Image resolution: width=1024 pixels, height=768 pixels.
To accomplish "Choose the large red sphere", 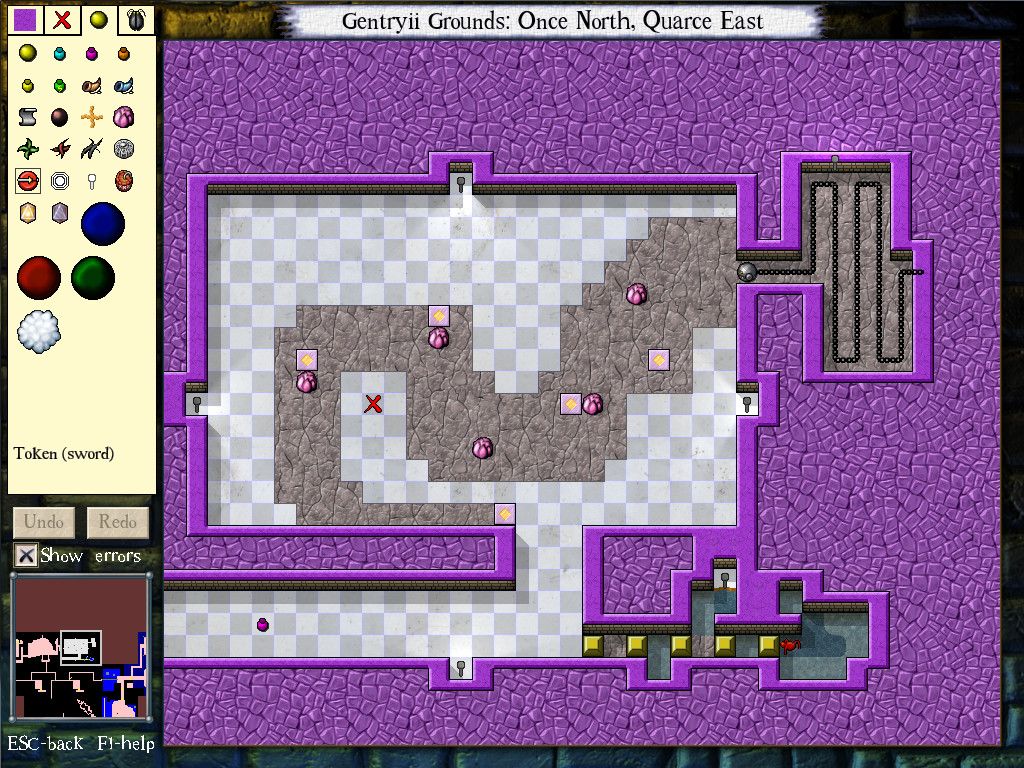I will click(x=39, y=277).
